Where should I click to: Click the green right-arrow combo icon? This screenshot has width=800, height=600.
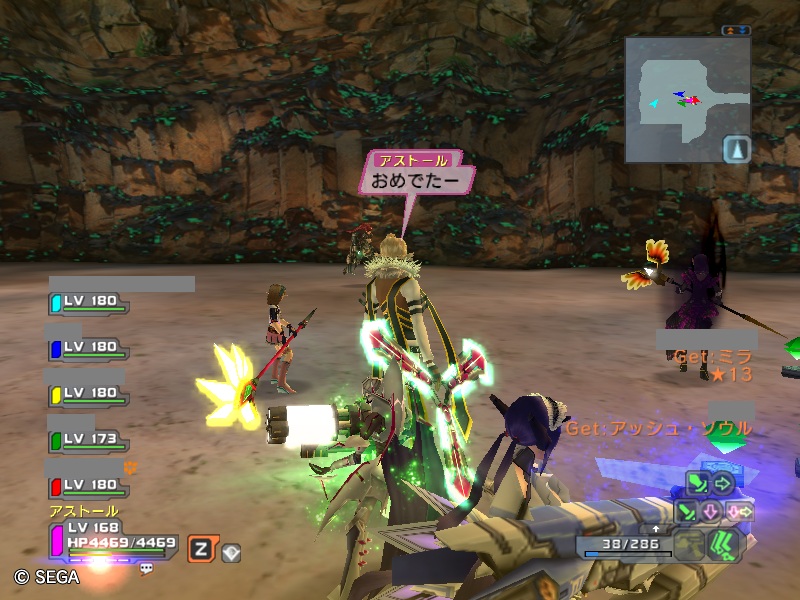[723, 484]
